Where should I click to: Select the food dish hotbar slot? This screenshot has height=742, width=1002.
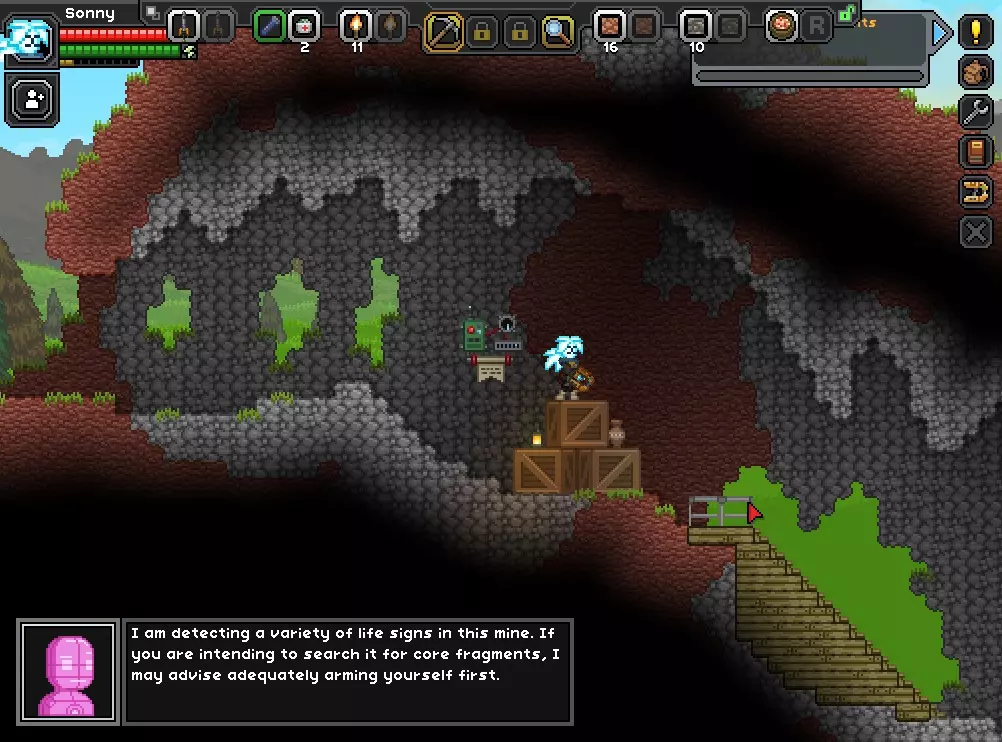pyautogui.click(x=781, y=26)
